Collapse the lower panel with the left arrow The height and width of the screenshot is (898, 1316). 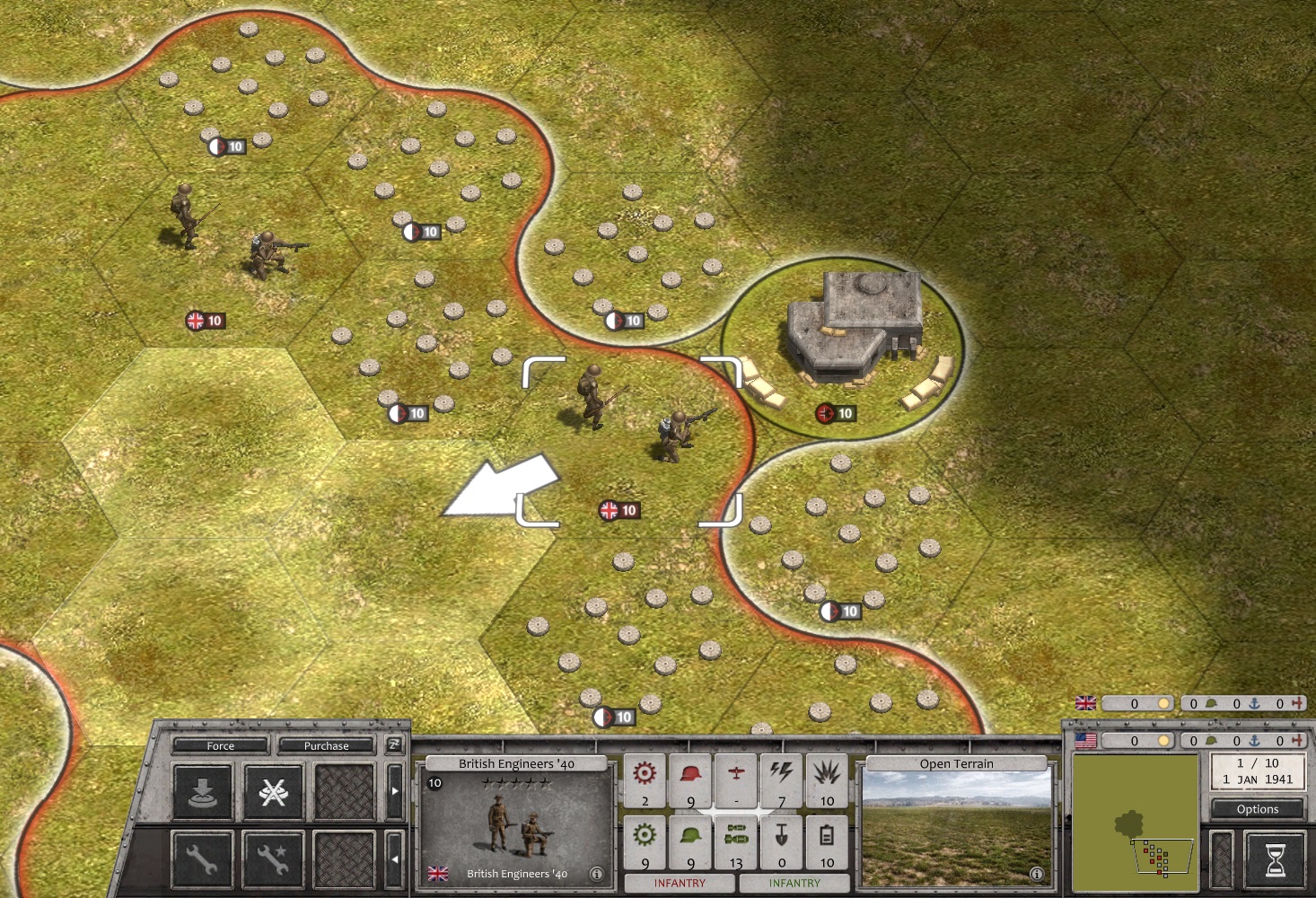[x=394, y=858]
